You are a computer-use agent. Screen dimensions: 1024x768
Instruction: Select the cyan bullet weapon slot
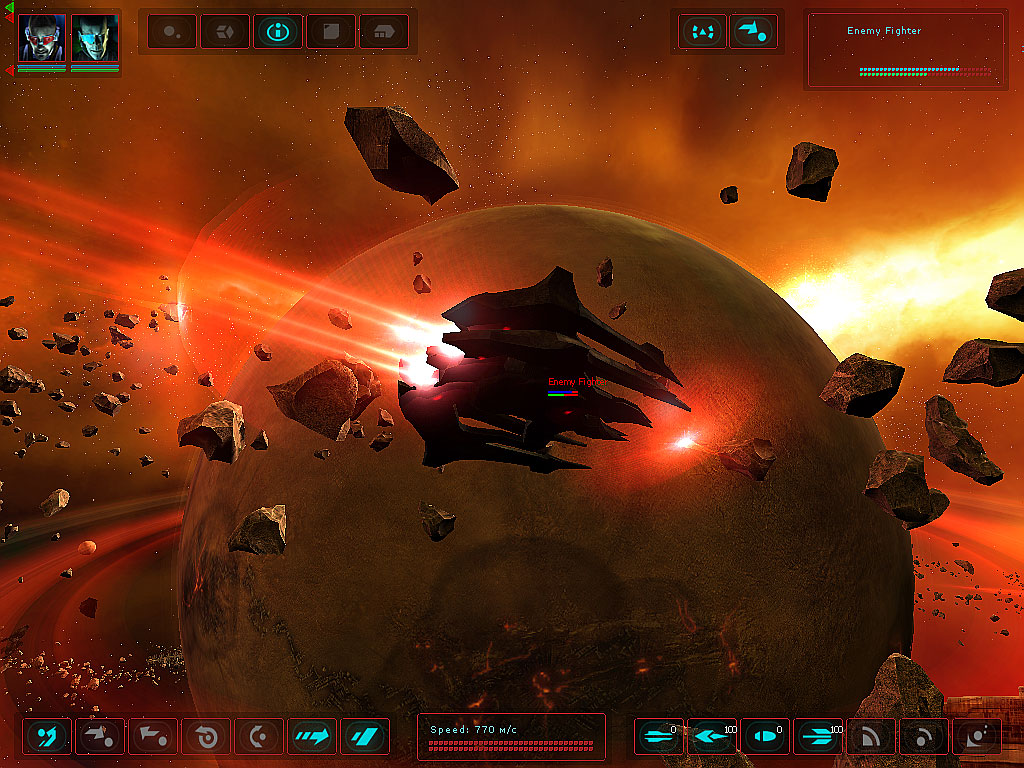click(765, 737)
